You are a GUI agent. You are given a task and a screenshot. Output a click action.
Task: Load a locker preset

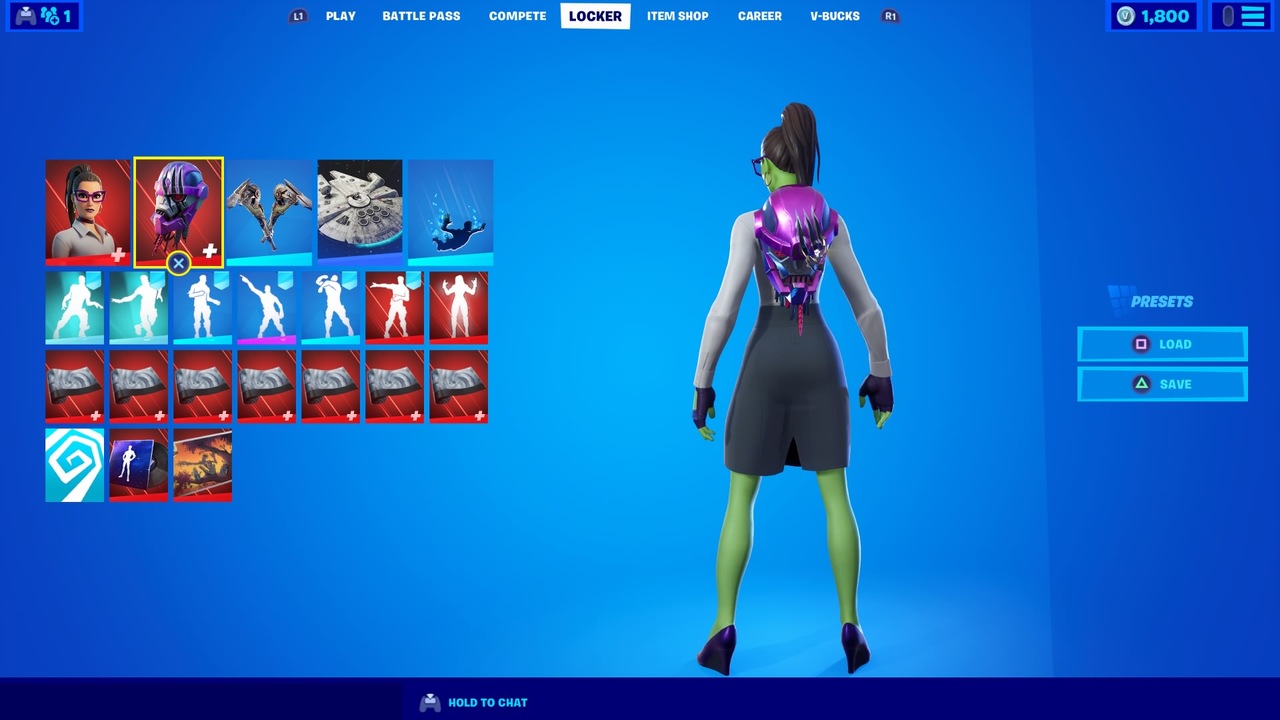coord(1162,344)
